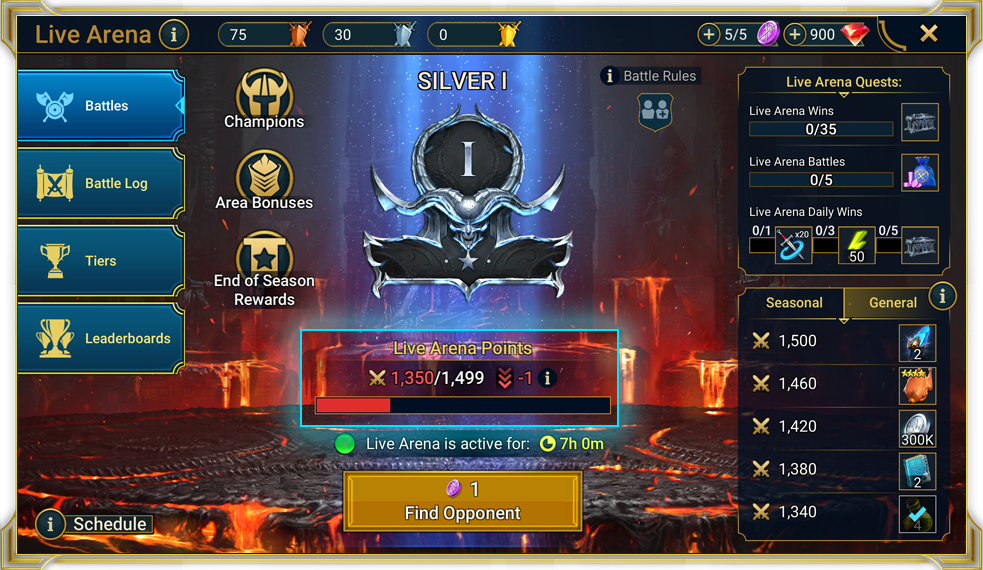Click the friends icon under Battle Rules
Viewport: 983px width, 570px height.
[655, 112]
